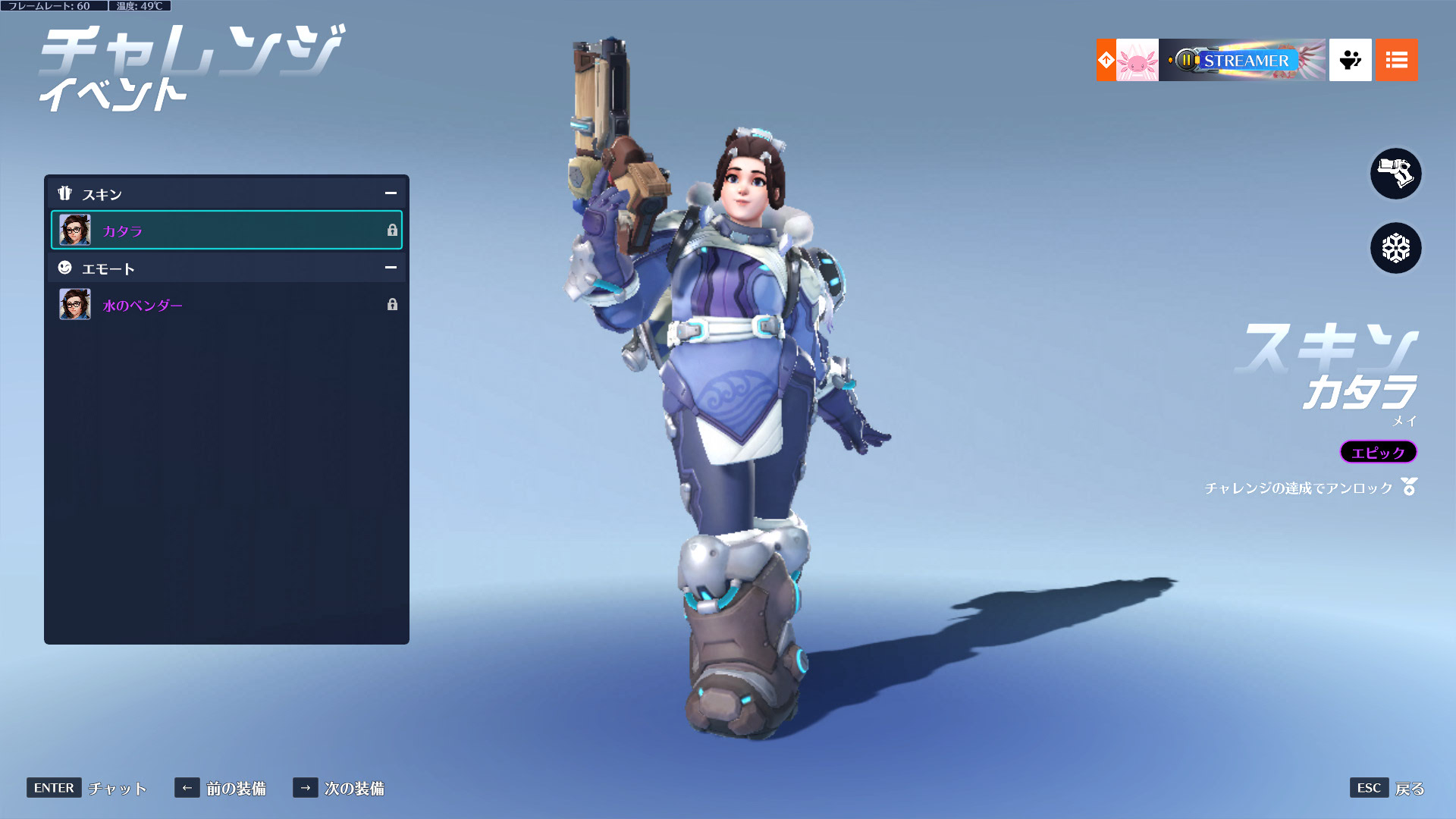Open the social group icon button
This screenshot has width=1456, height=819.
point(1350,60)
